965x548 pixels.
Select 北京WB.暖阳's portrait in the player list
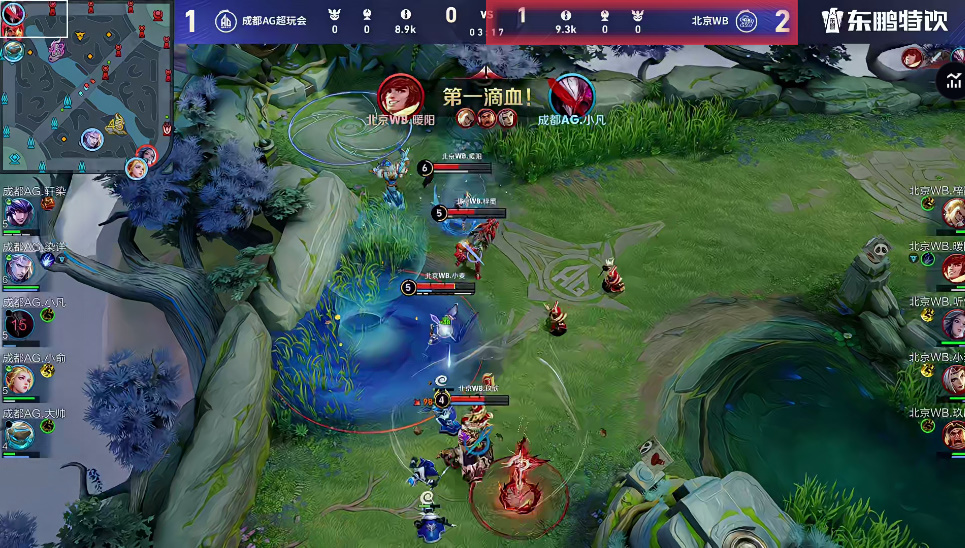951,267
